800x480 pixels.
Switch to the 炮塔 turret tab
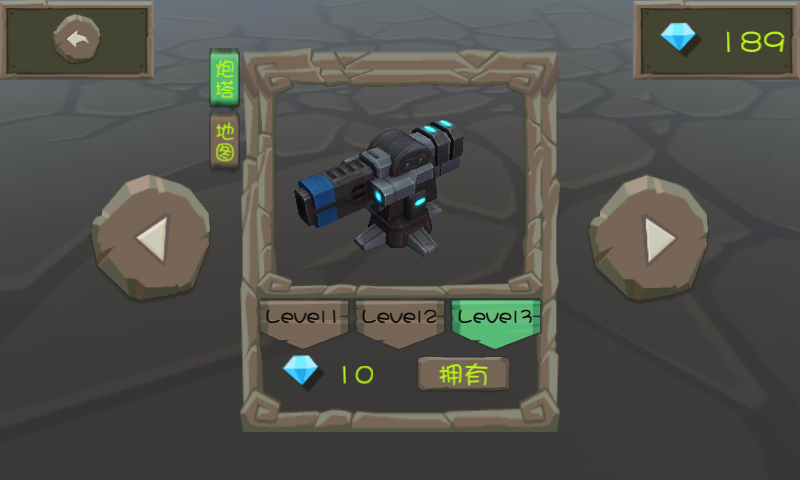[x=225, y=77]
